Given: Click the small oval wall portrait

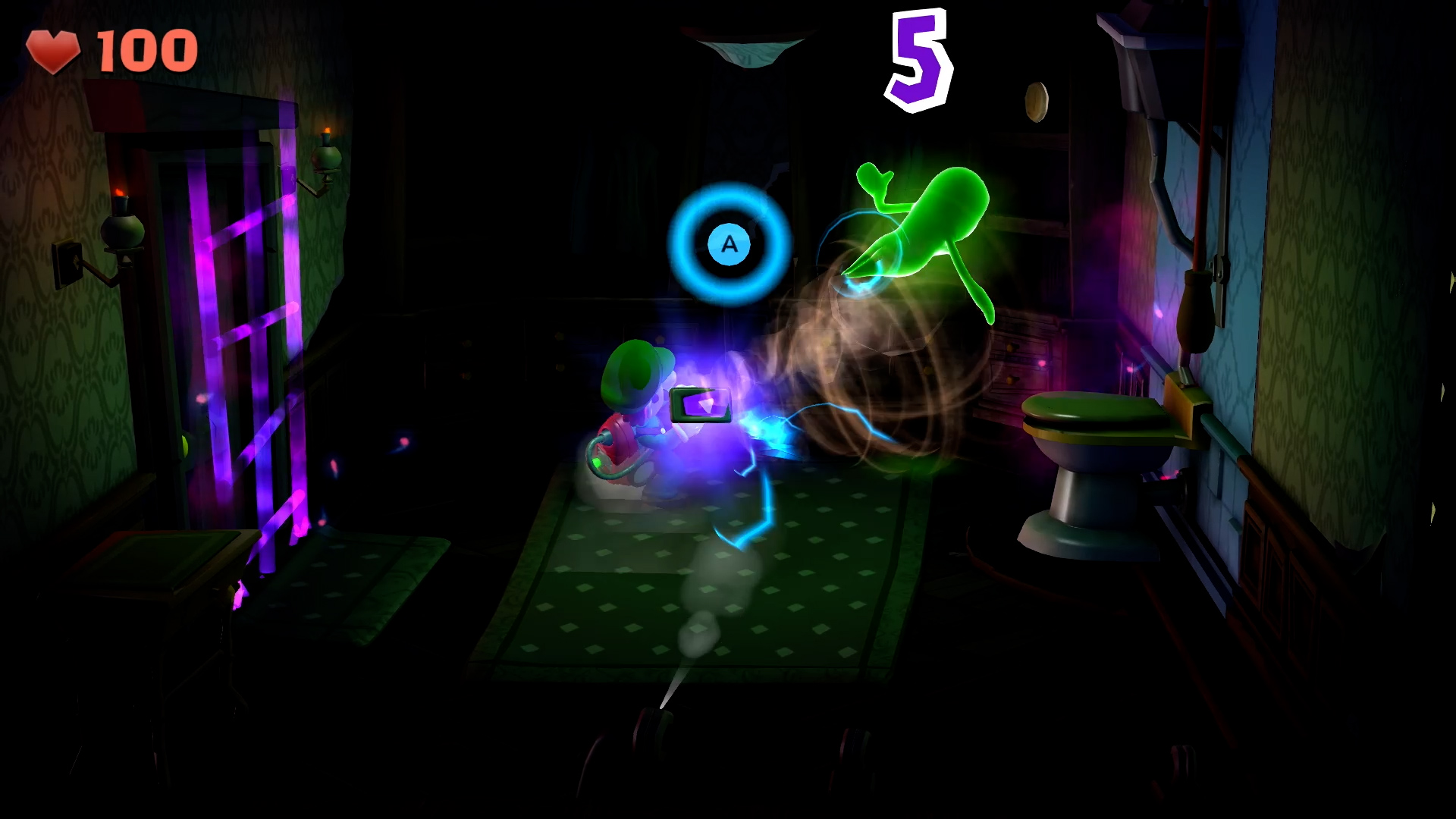Looking at the screenshot, I should point(1037,101).
